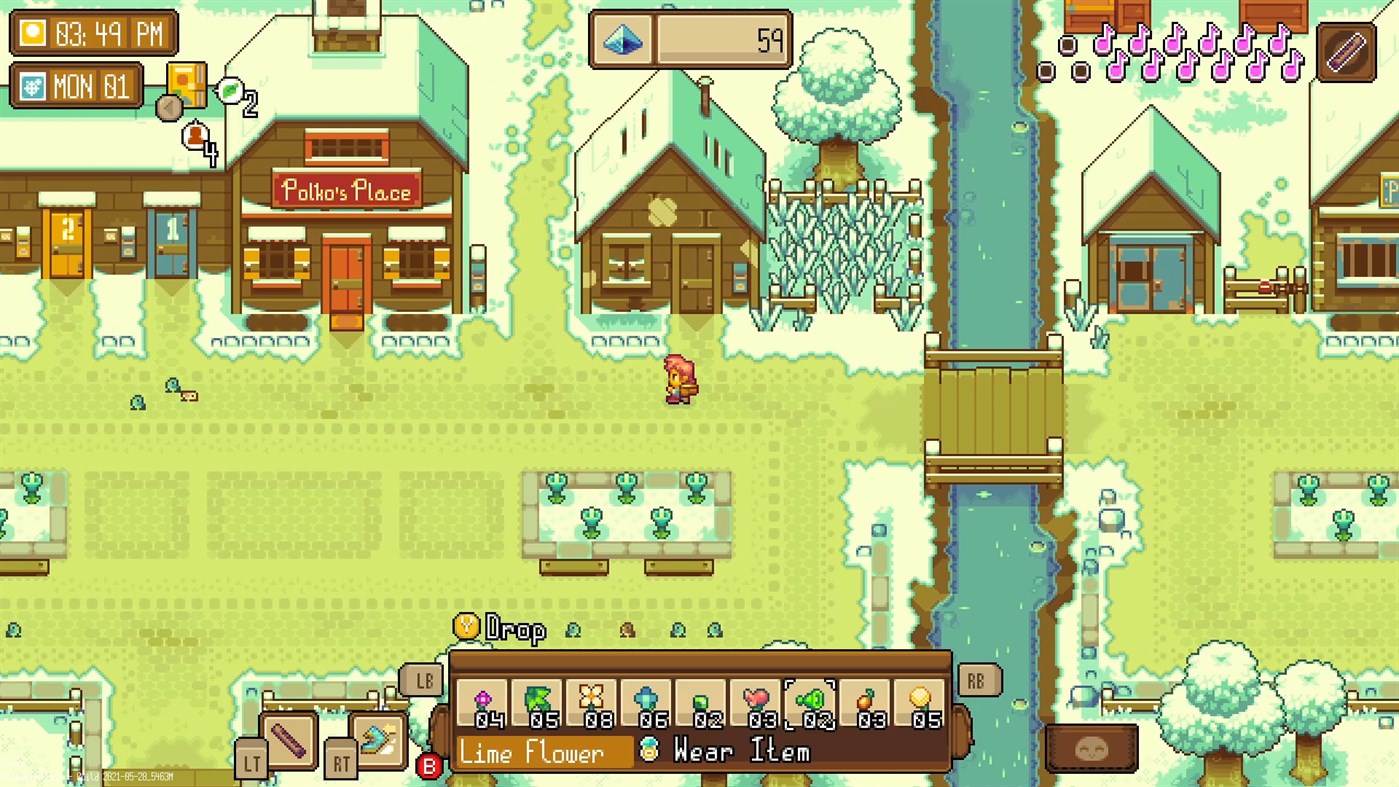Select the purple flower in the first hotbar slot

tap(481, 698)
